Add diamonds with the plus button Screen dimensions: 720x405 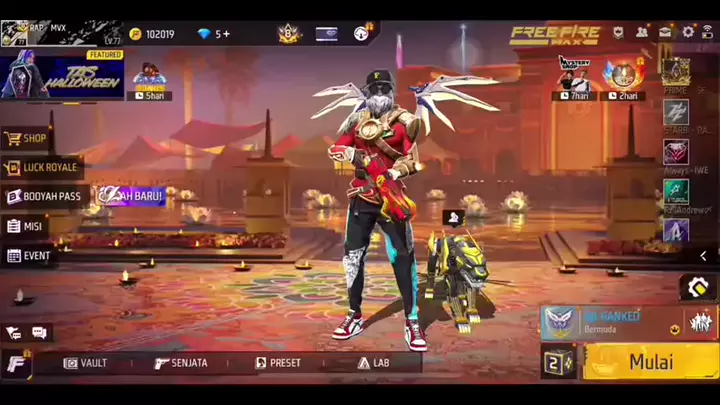point(227,34)
